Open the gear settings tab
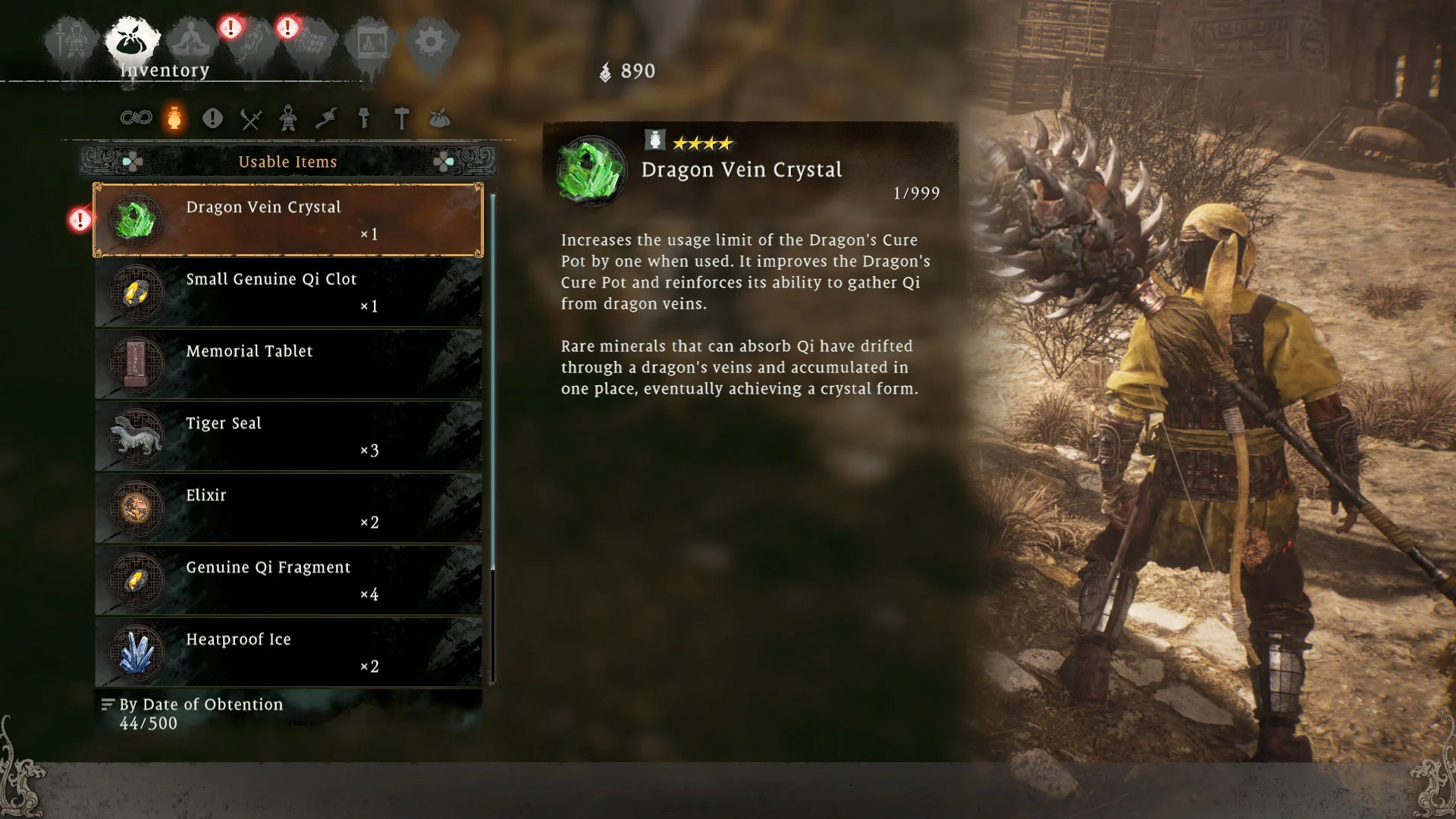 tap(430, 42)
